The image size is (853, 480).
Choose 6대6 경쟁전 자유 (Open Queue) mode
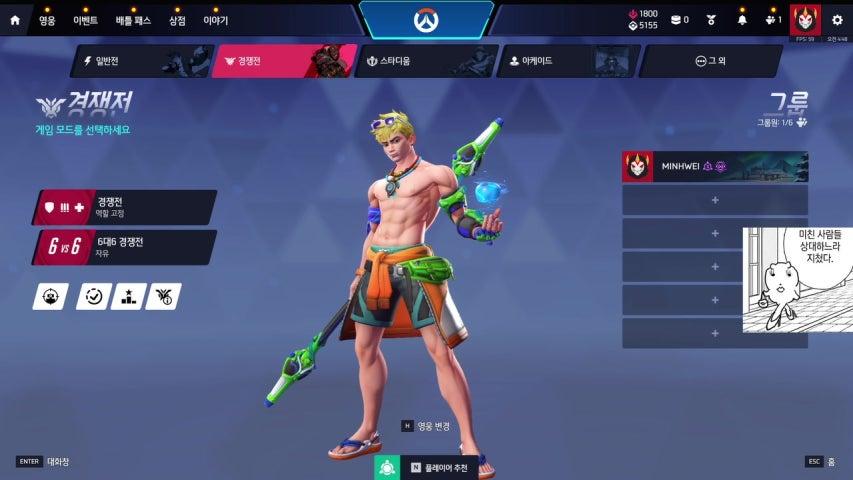125,247
